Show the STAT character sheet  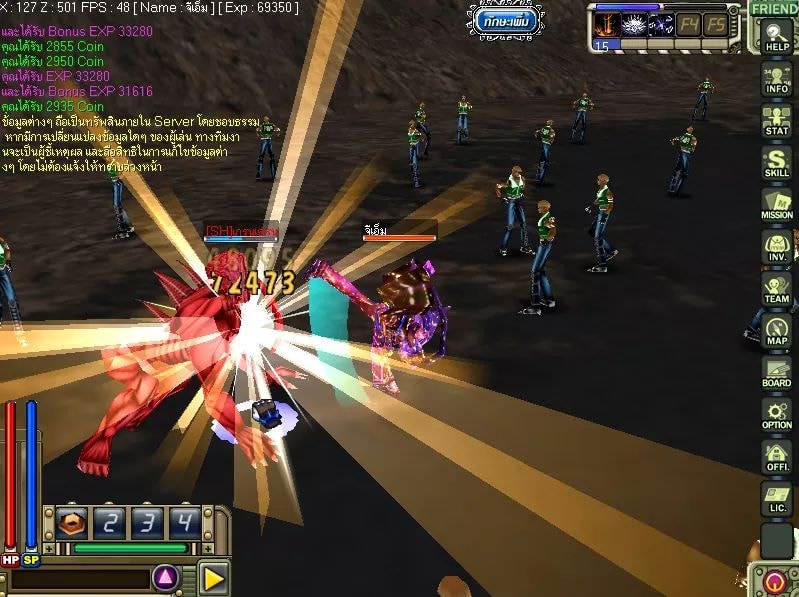[x=776, y=120]
